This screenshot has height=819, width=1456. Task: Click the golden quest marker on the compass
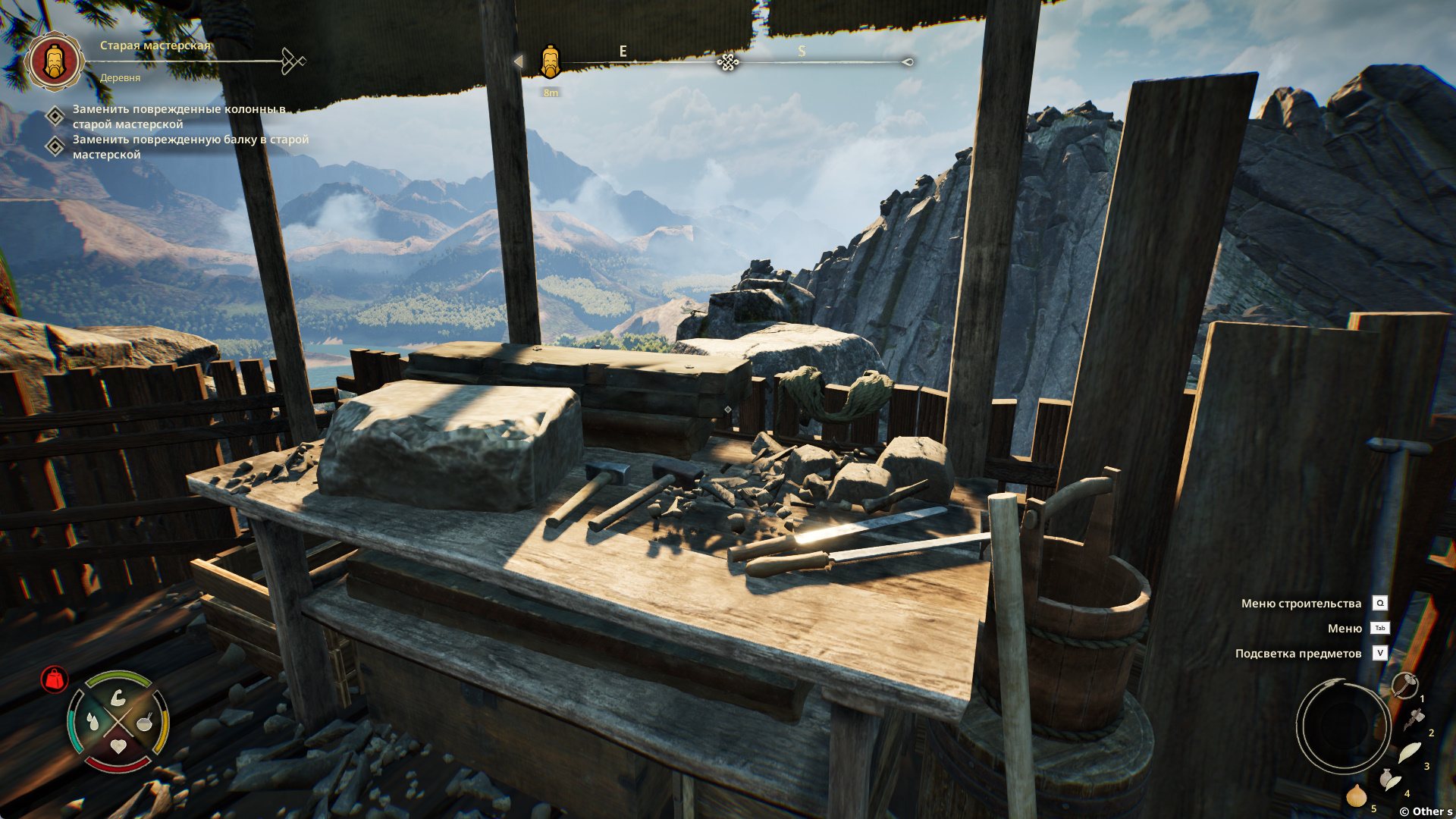point(550,61)
